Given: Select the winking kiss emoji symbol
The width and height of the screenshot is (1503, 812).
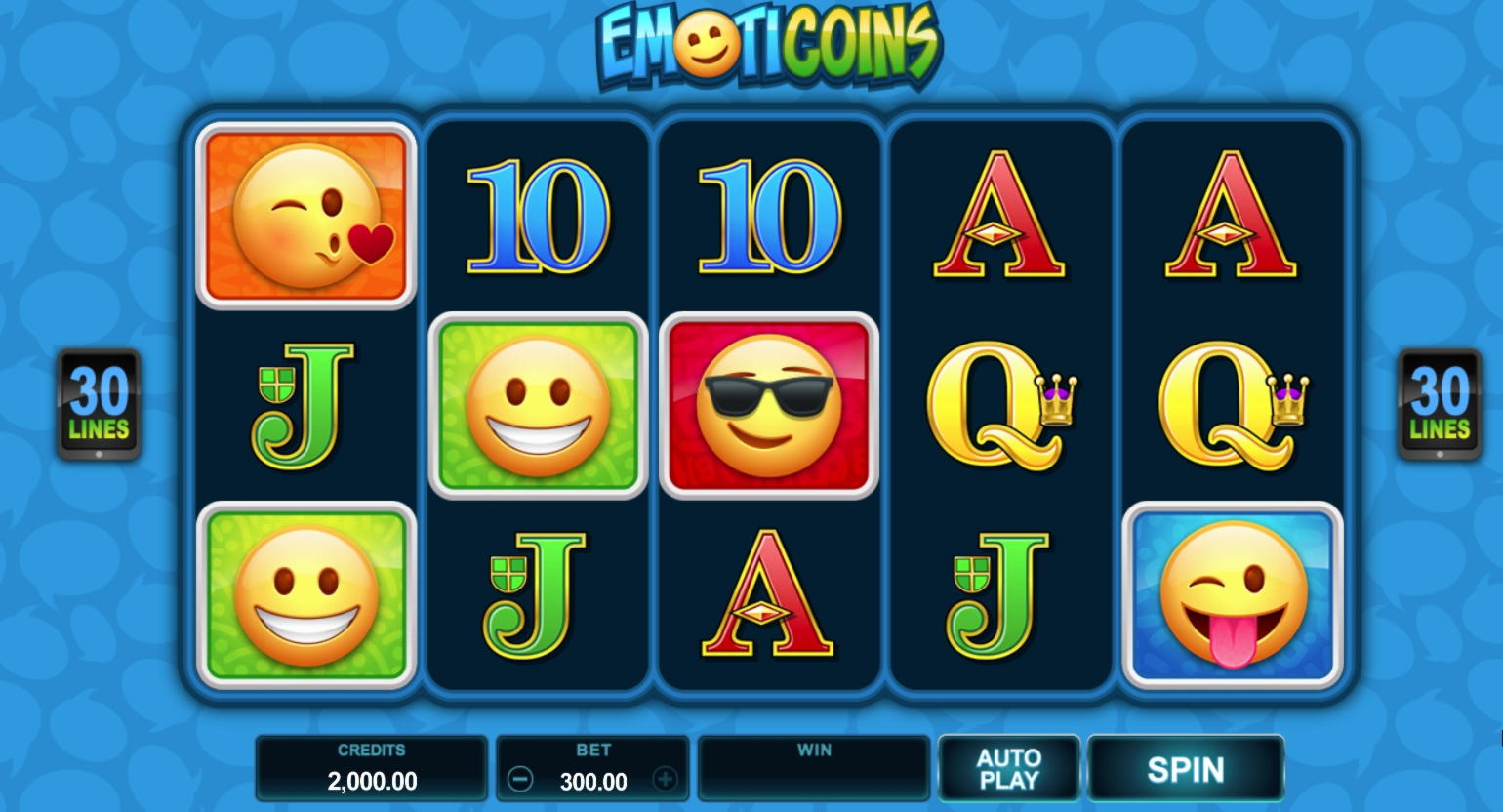Looking at the screenshot, I should (306, 216).
